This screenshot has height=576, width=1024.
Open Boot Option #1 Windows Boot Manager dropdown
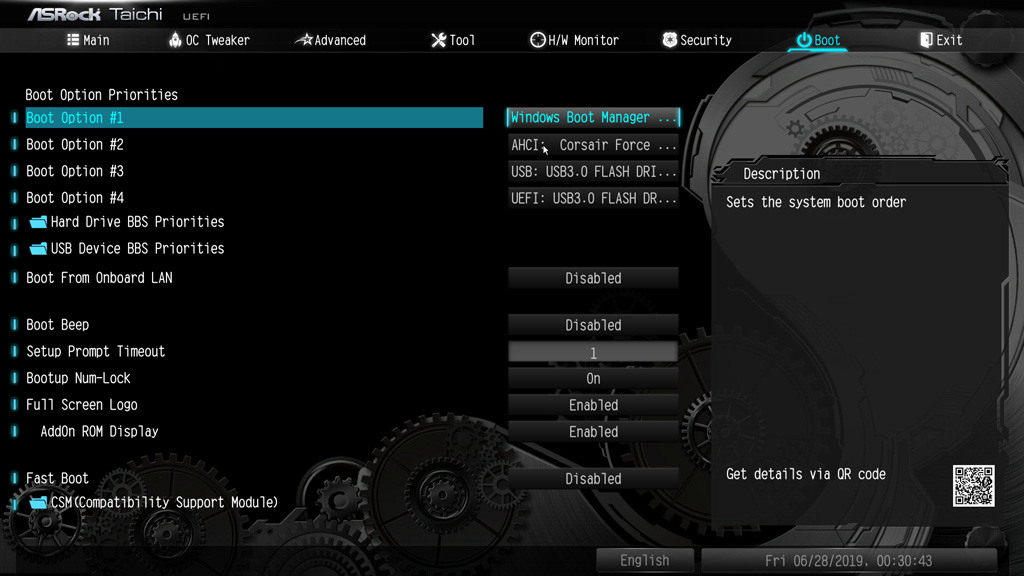593,118
